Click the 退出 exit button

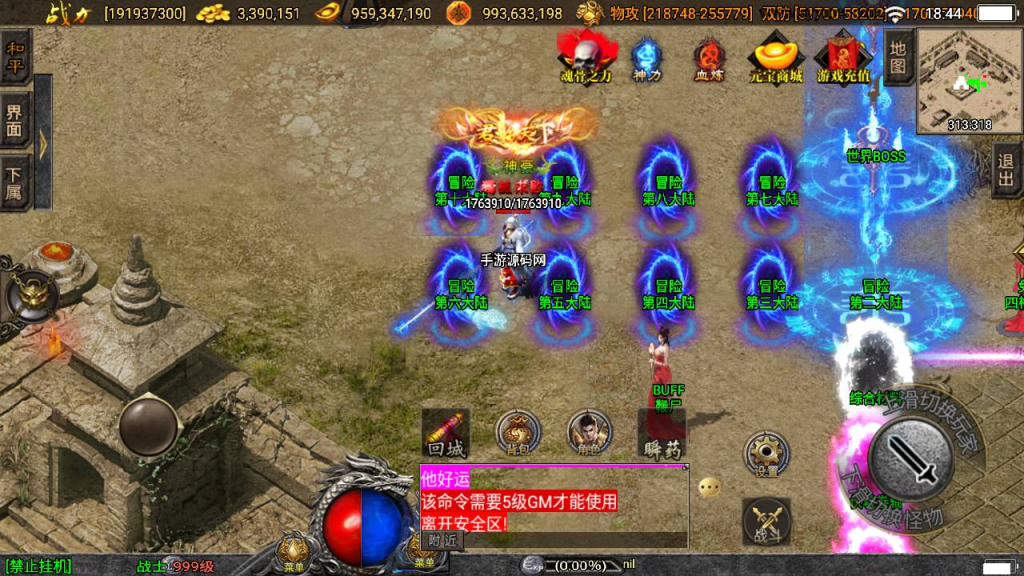1006,168
